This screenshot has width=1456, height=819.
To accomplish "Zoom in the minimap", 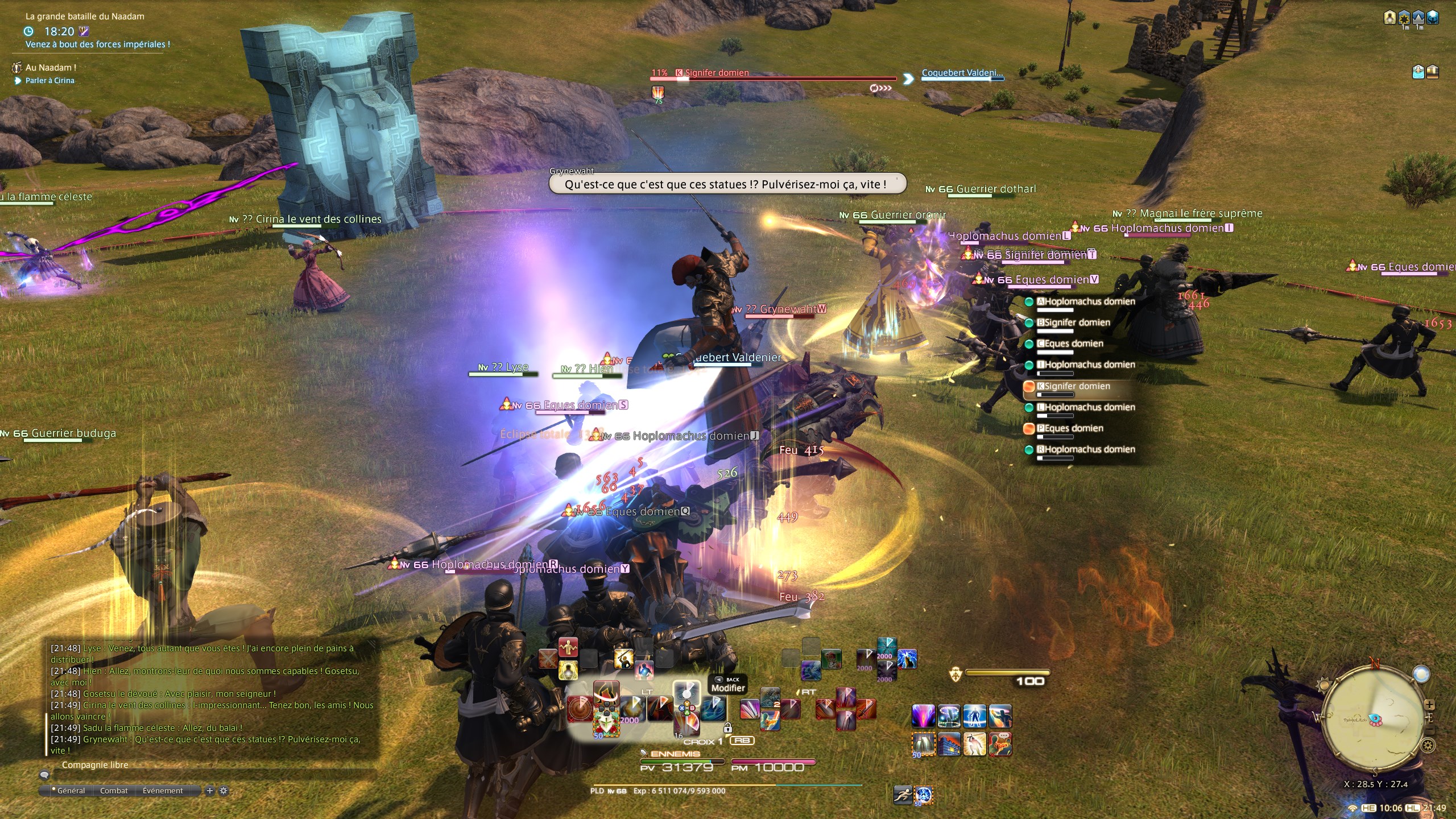I will coord(1429,705).
